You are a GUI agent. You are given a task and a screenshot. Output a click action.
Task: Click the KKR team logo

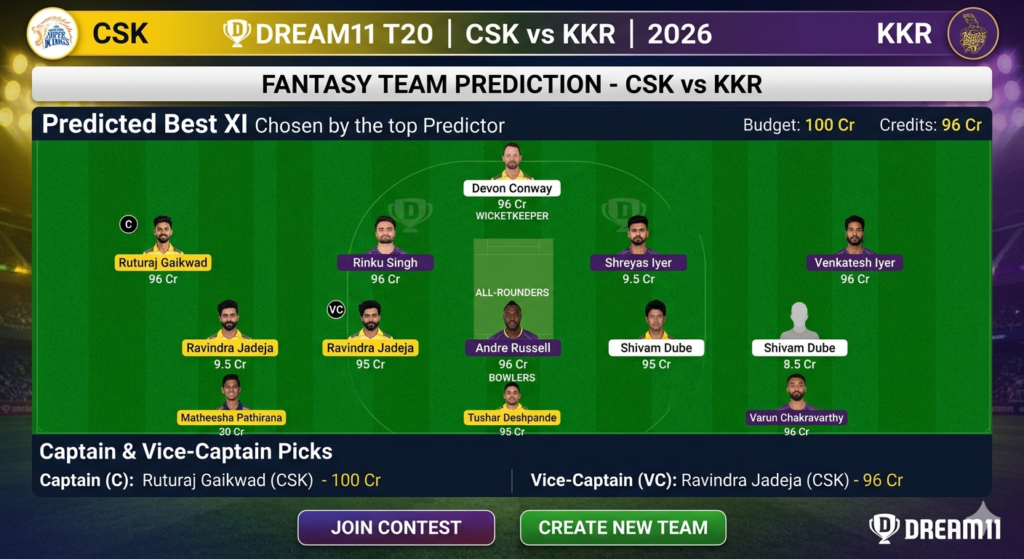tap(972, 33)
